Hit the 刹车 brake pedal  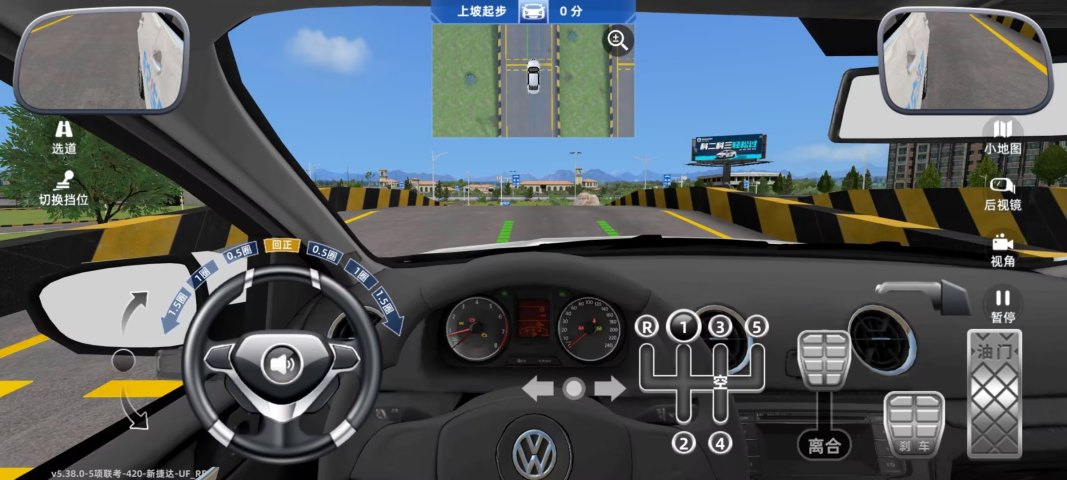coord(913,424)
